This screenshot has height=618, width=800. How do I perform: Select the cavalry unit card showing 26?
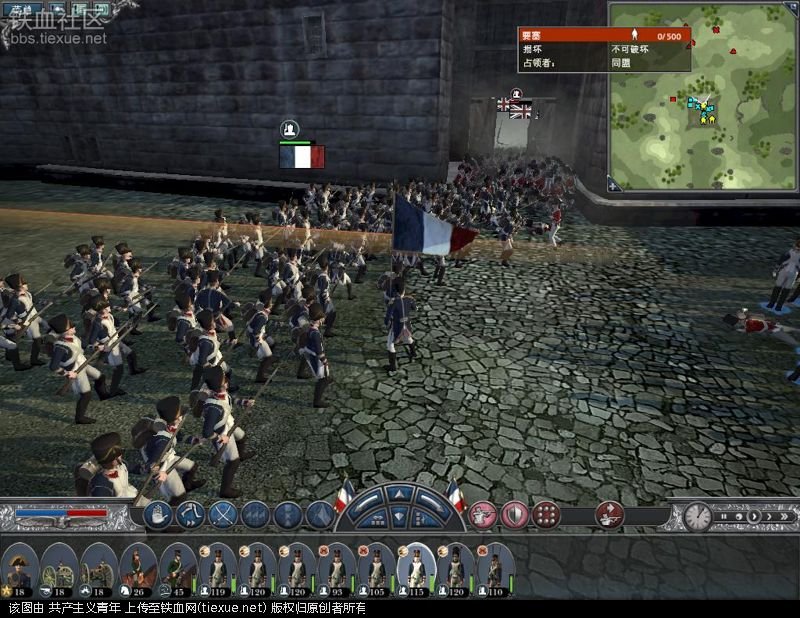point(139,568)
